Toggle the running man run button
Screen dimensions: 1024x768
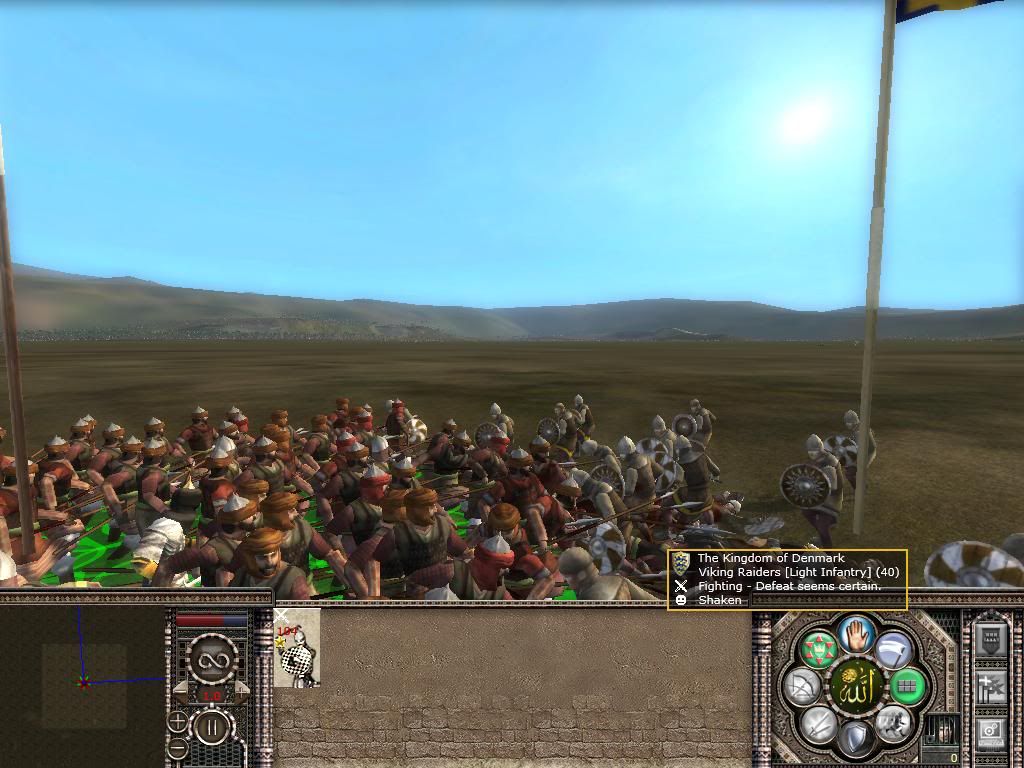tap(893, 723)
